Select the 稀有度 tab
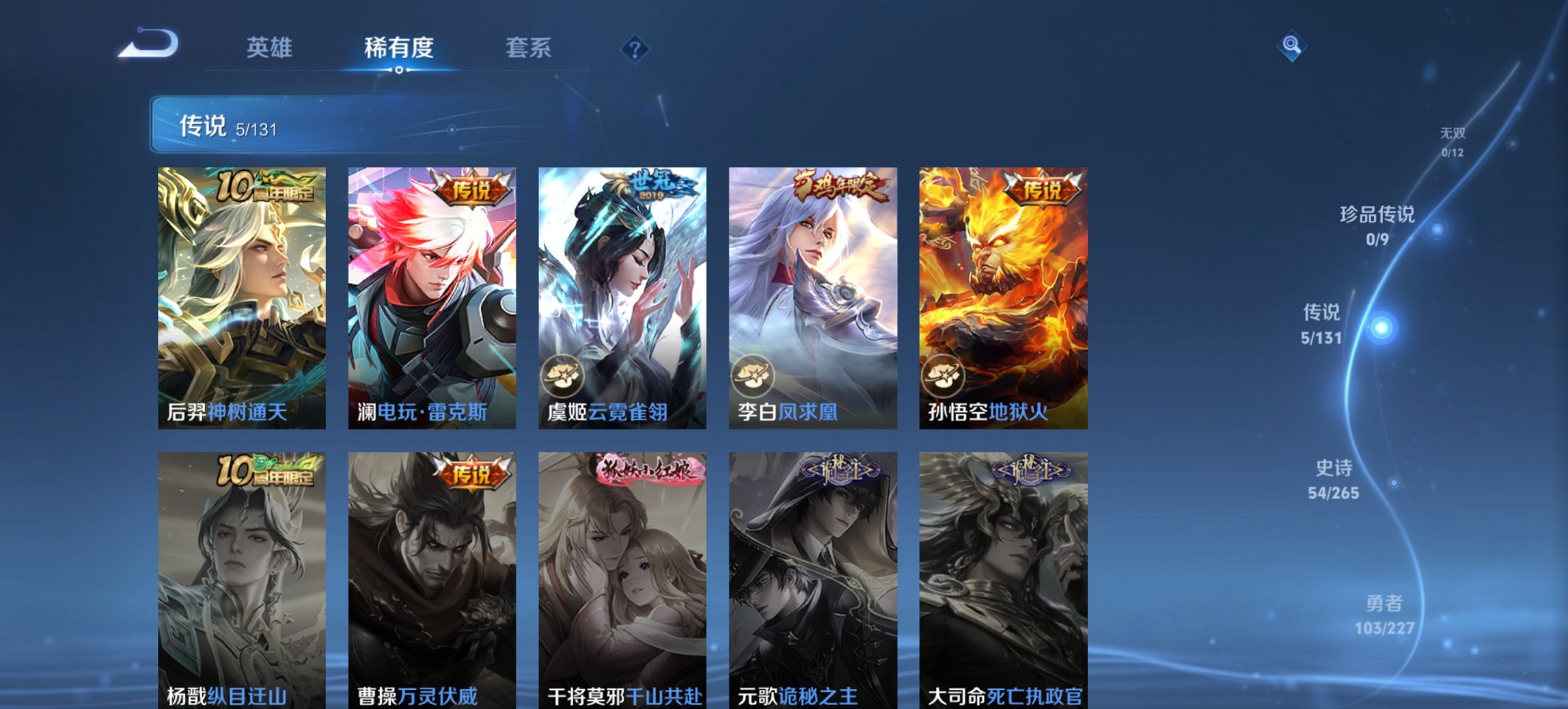Viewport: 1568px width, 709px height. tap(399, 48)
